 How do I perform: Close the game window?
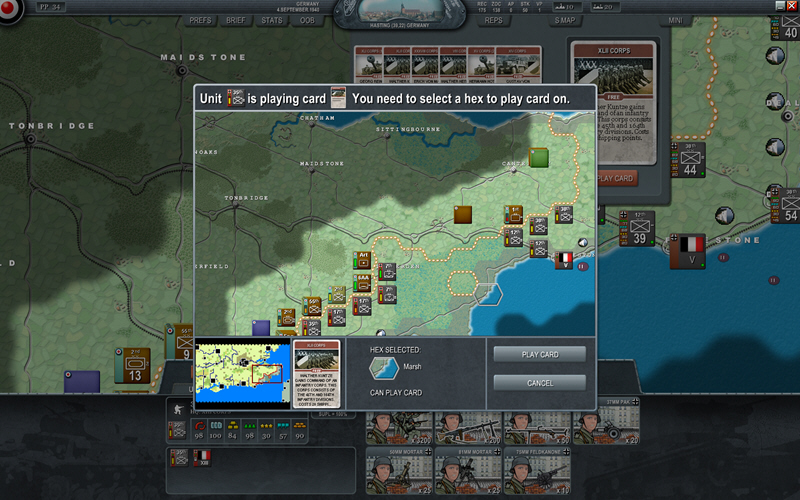pyautogui.click(x=792, y=5)
